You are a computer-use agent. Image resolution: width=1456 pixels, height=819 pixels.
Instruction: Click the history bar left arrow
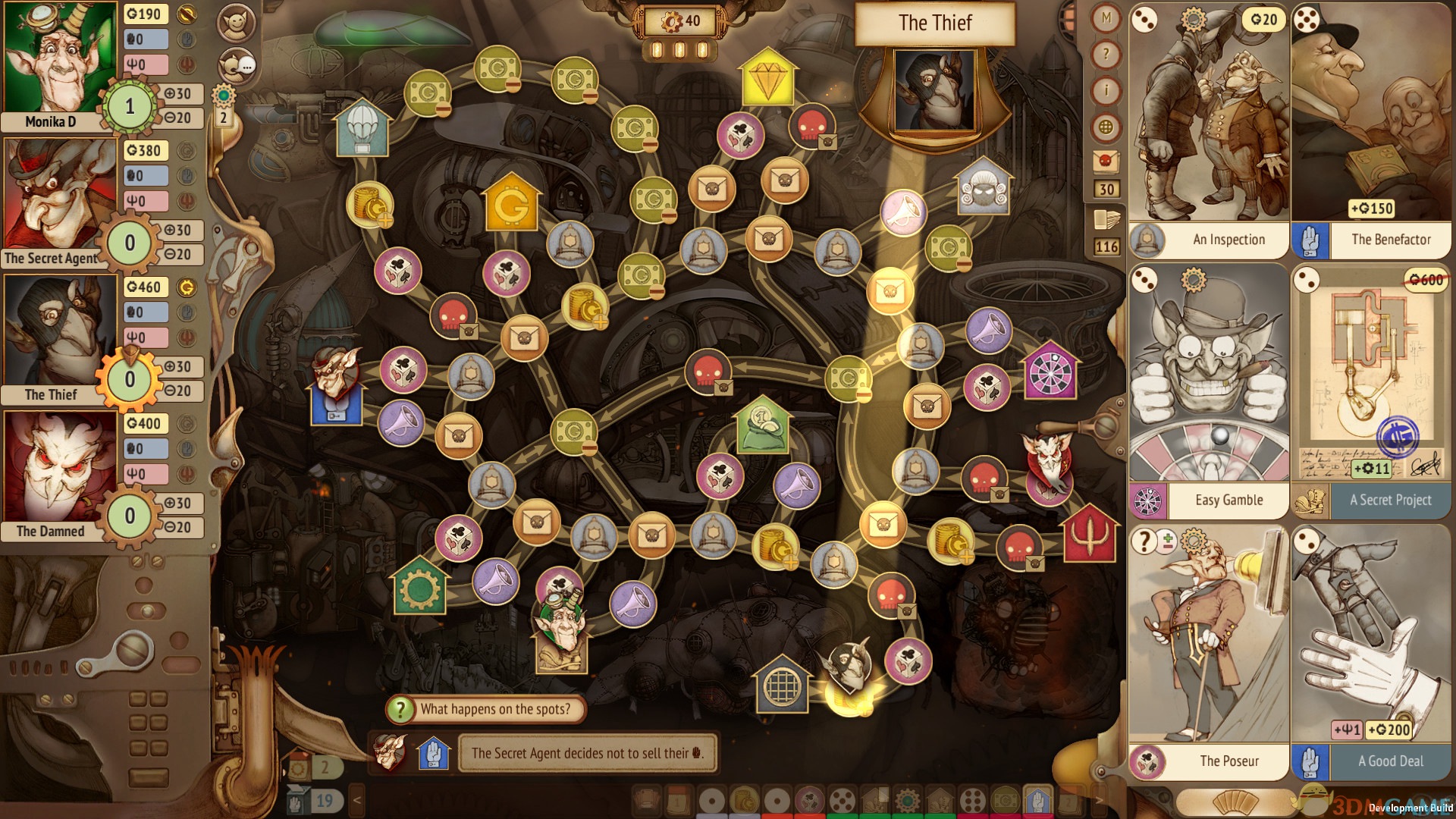(x=357, y=800)
